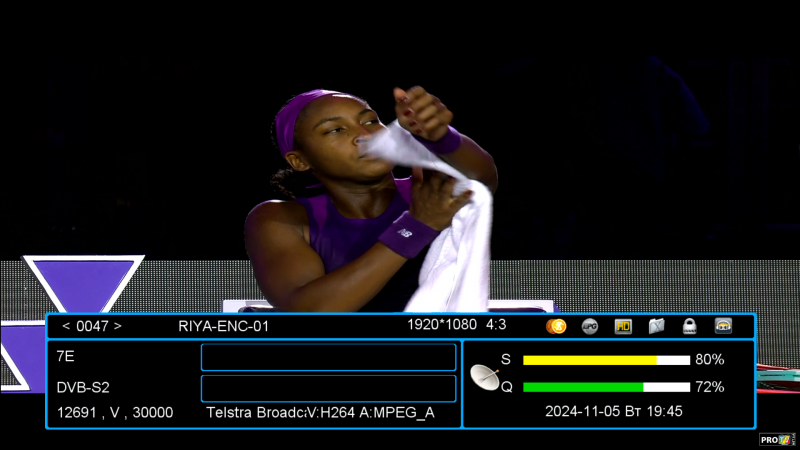Click the empty program box beside DVB-S2
Screen dimensions: 800x450
coord(328,388)
